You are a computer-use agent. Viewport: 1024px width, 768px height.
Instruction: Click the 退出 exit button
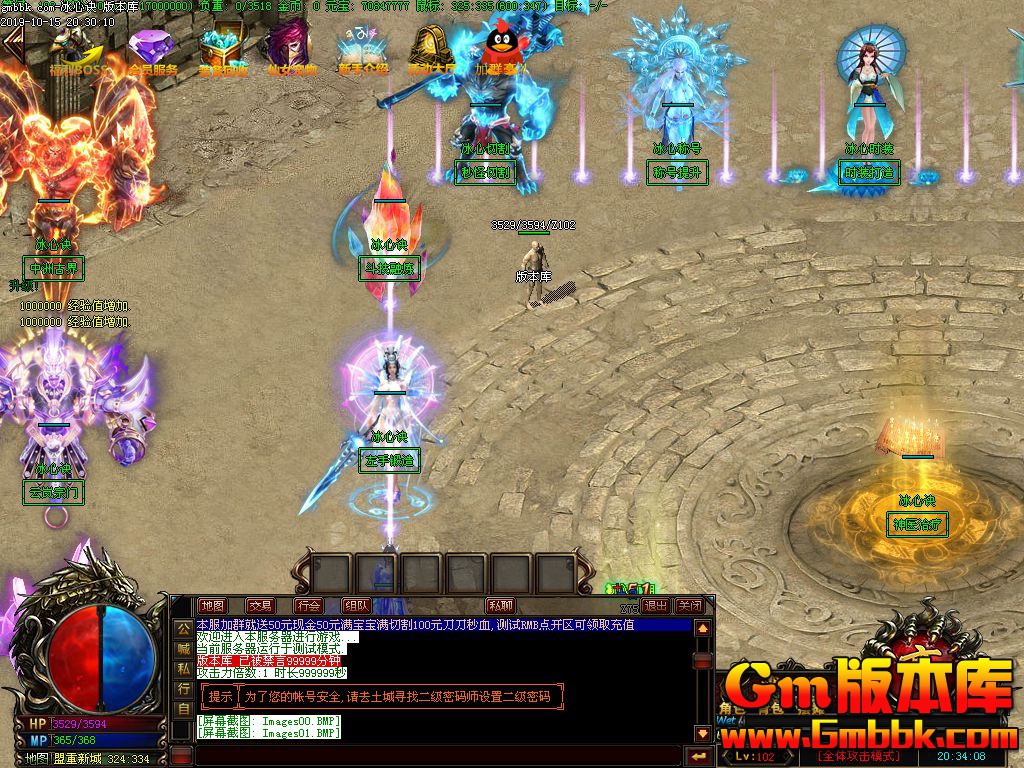click(x=656, y=605)
